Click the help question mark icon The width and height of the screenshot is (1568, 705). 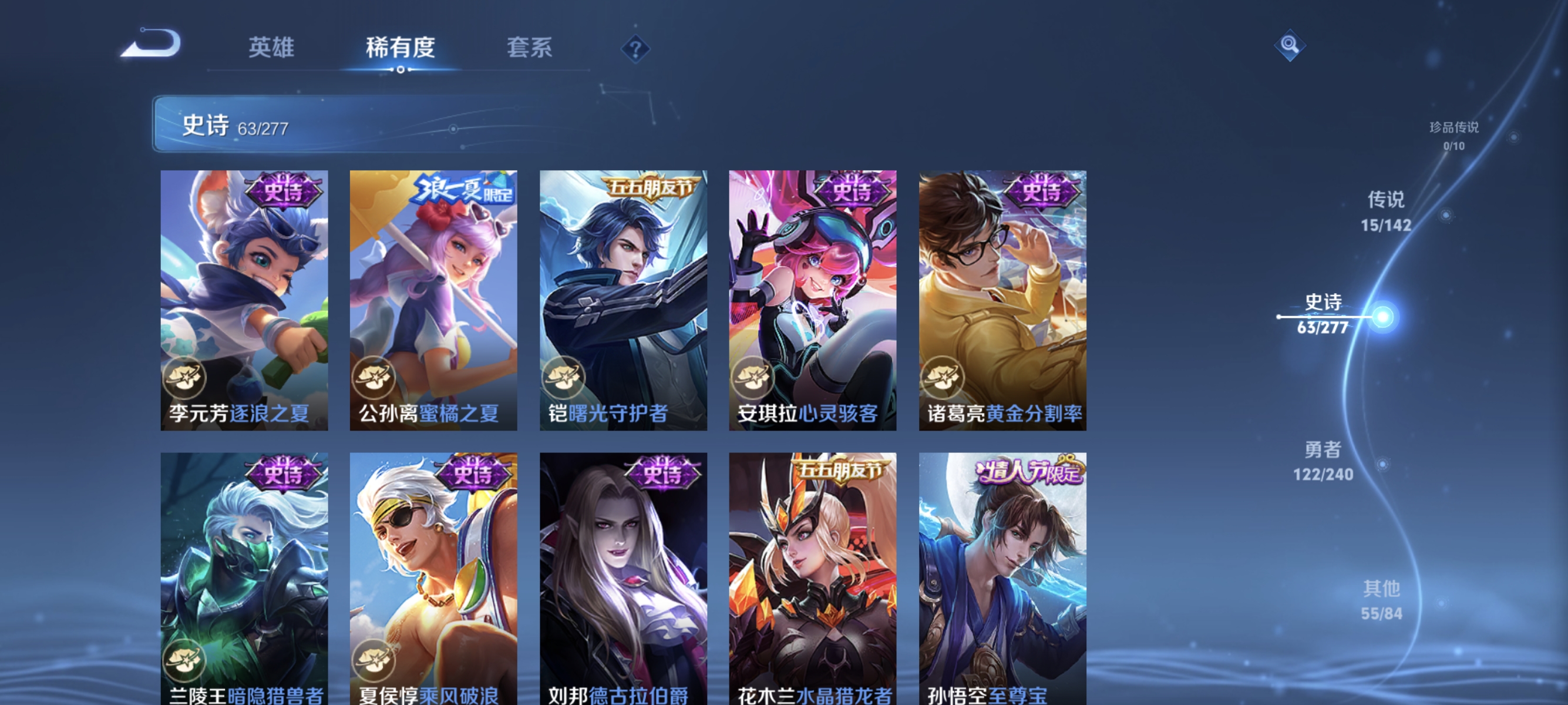pos(634,50)
